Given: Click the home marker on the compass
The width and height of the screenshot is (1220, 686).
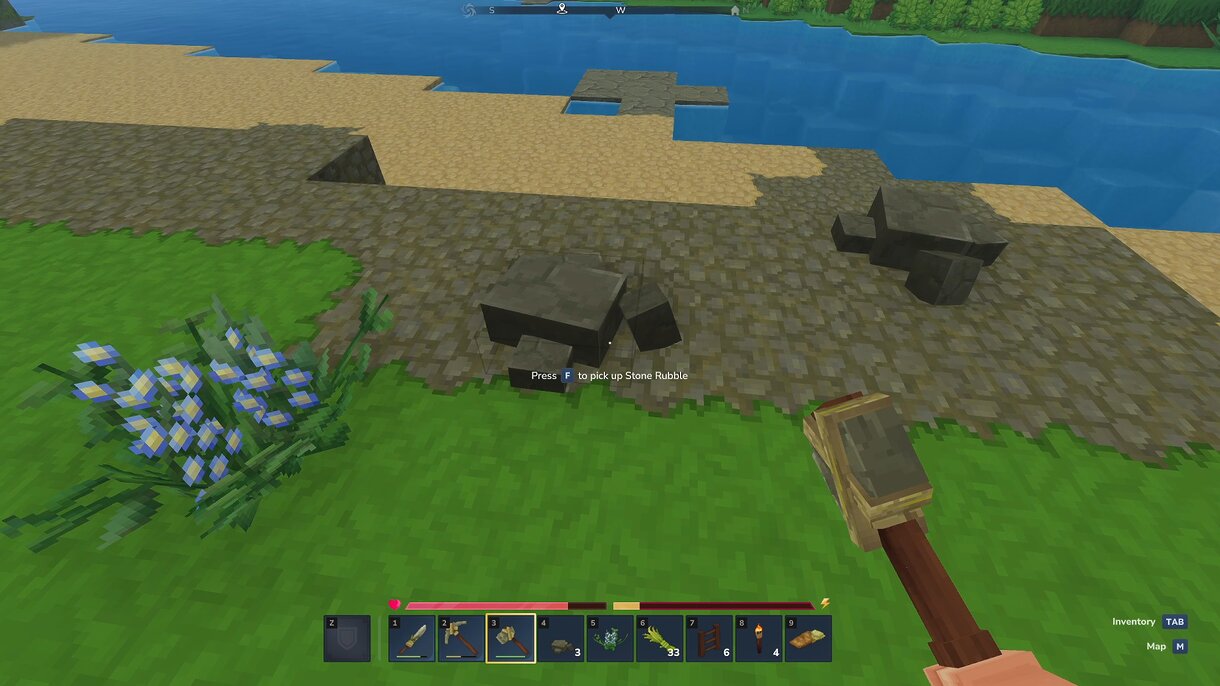Looking at the screenshot, I should pyautogui.click(x=736, y=10).
